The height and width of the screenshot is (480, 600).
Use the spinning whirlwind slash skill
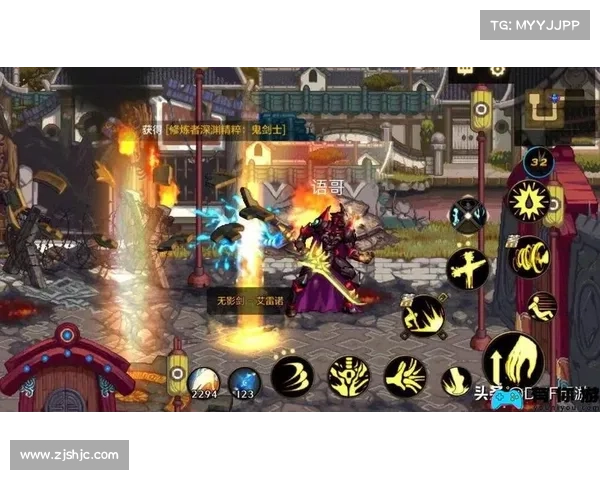pyautogui.click(x=529, y=256)
